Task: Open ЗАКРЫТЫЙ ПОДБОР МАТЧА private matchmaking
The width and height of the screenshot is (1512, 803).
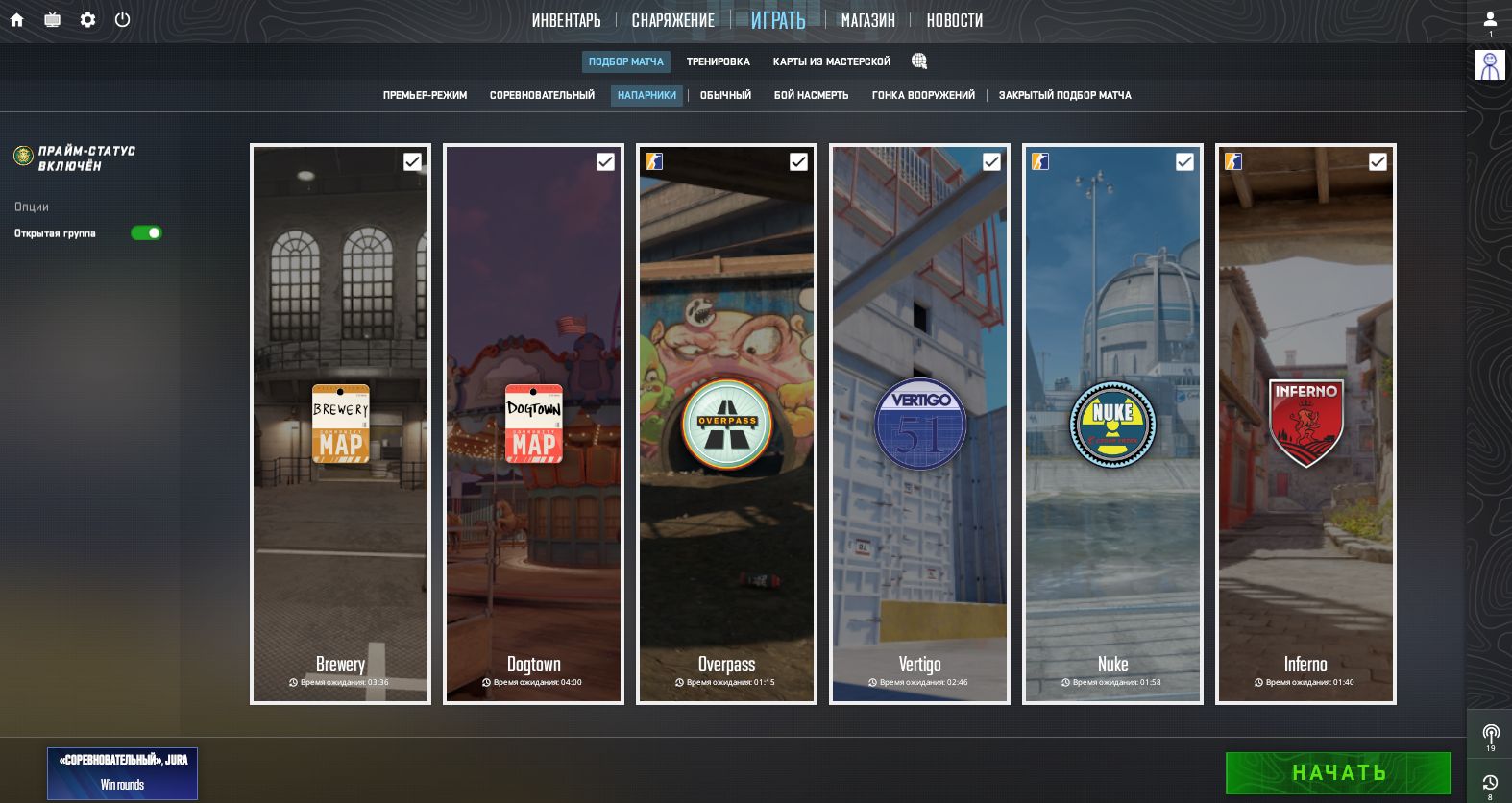Action: click(x=1064, y=95)
